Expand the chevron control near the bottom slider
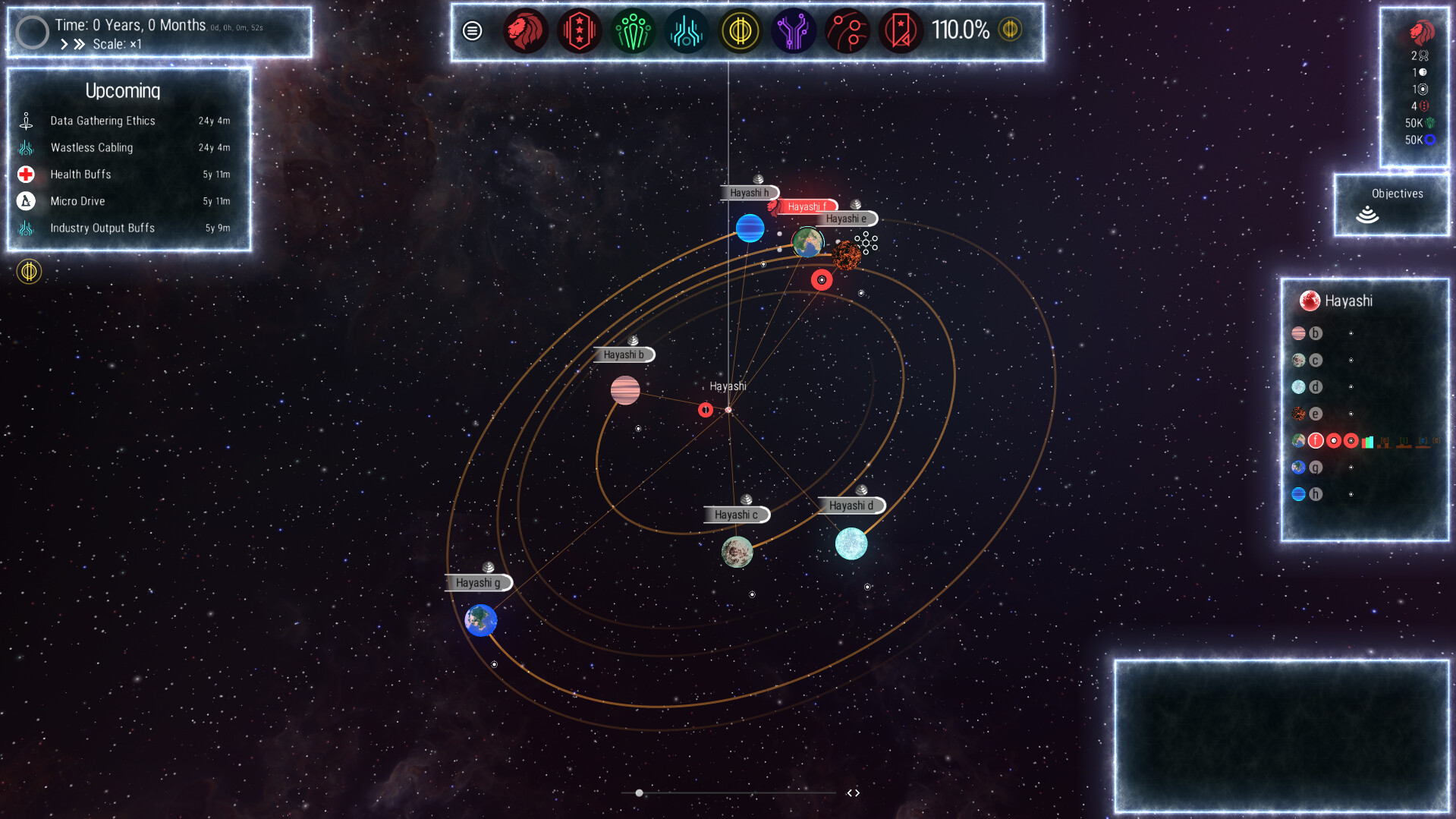Image resolution: width=1456 pixels, height=819 pixels. 853,792
